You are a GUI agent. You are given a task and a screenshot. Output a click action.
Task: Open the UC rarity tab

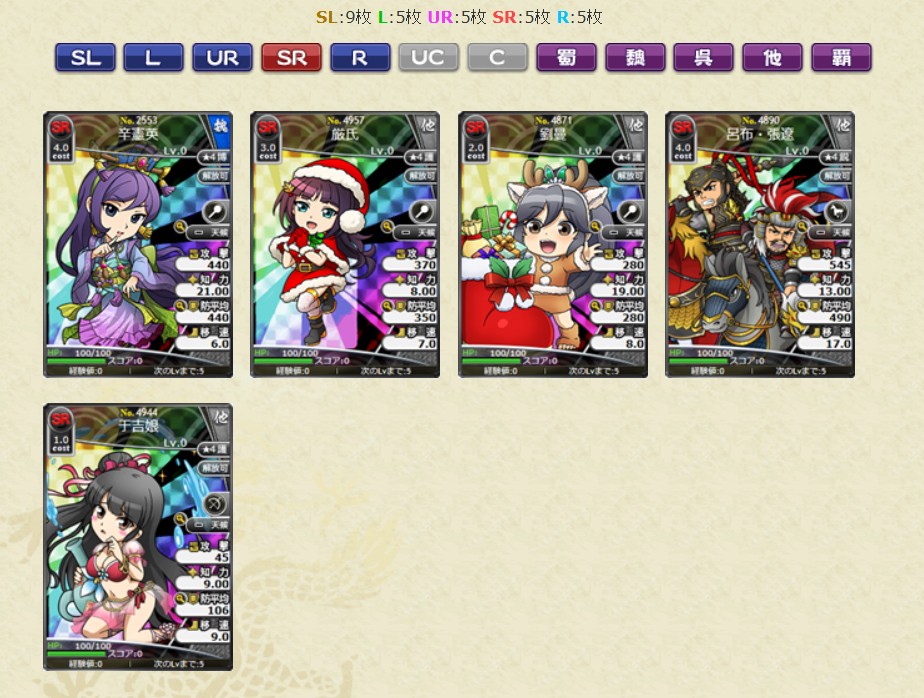428,58
